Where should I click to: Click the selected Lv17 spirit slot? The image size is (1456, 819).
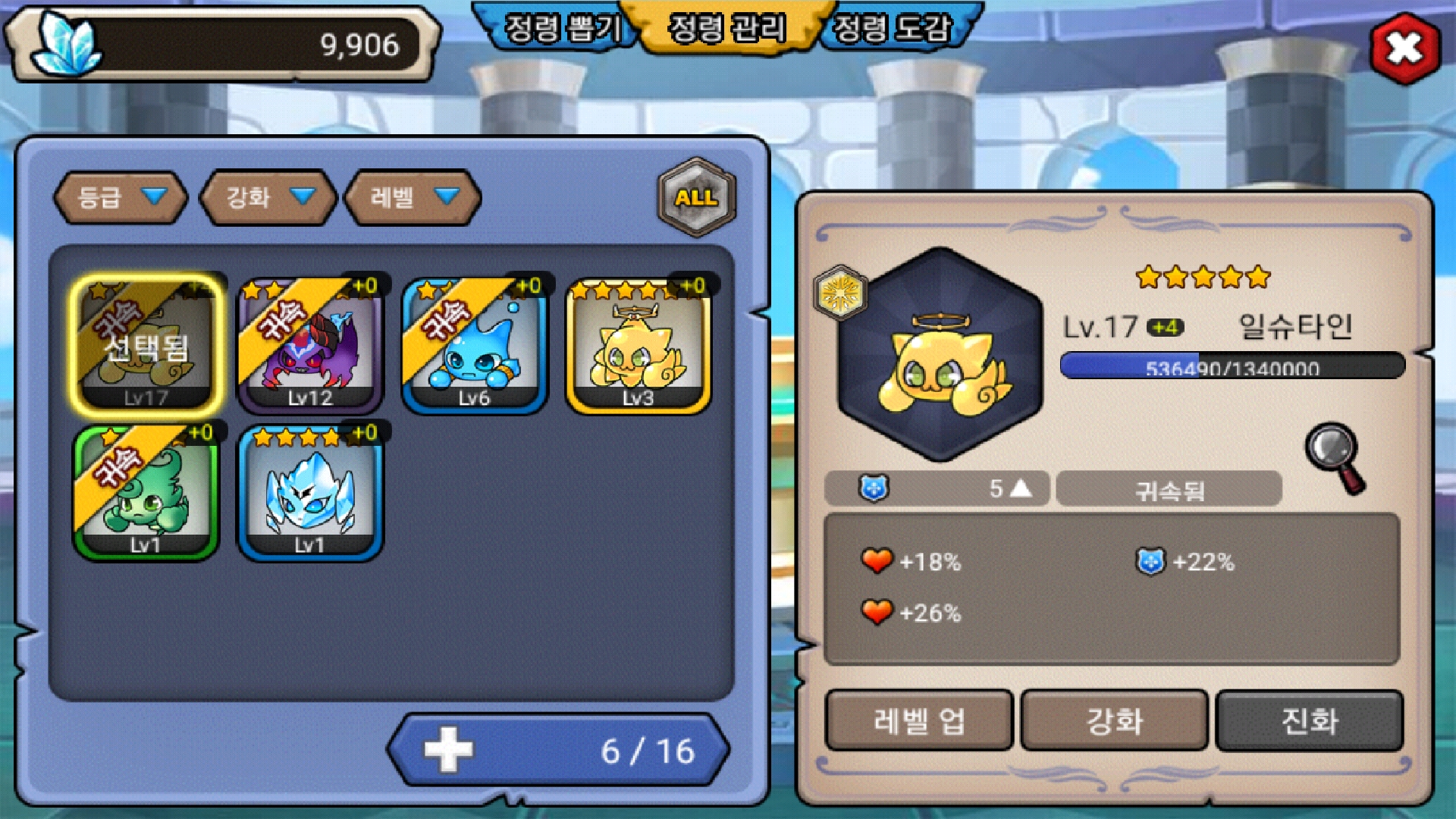click(x=147, y=345)
